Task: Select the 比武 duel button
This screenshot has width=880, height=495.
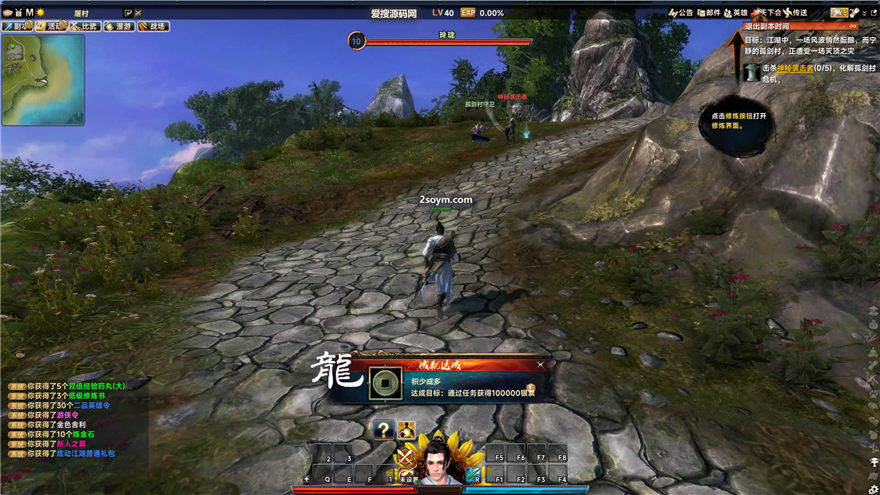Action: [85, 27]
